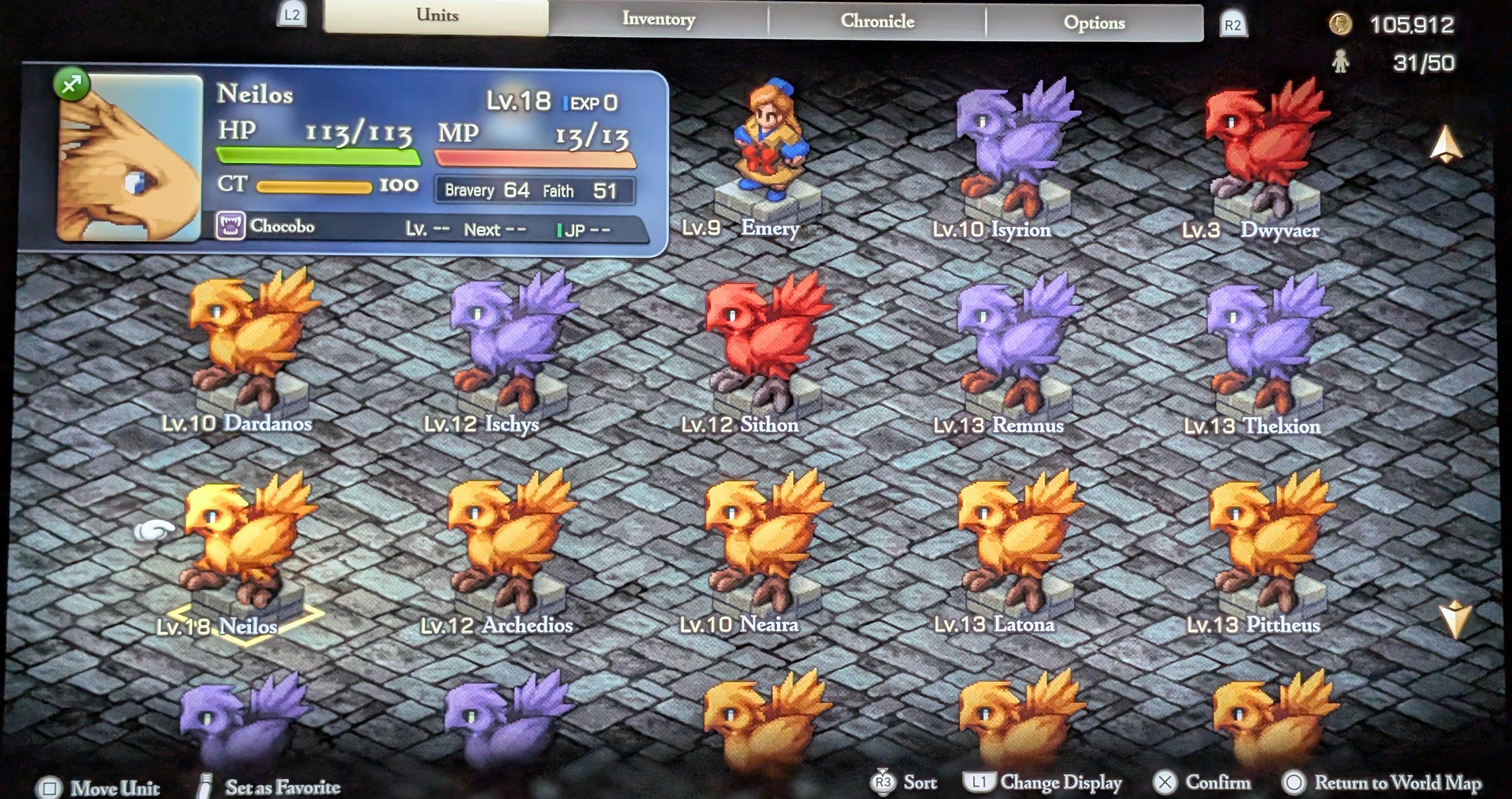Switch to the Inventory tab
Screen dimensions: 1512x799
coord(658,20)
